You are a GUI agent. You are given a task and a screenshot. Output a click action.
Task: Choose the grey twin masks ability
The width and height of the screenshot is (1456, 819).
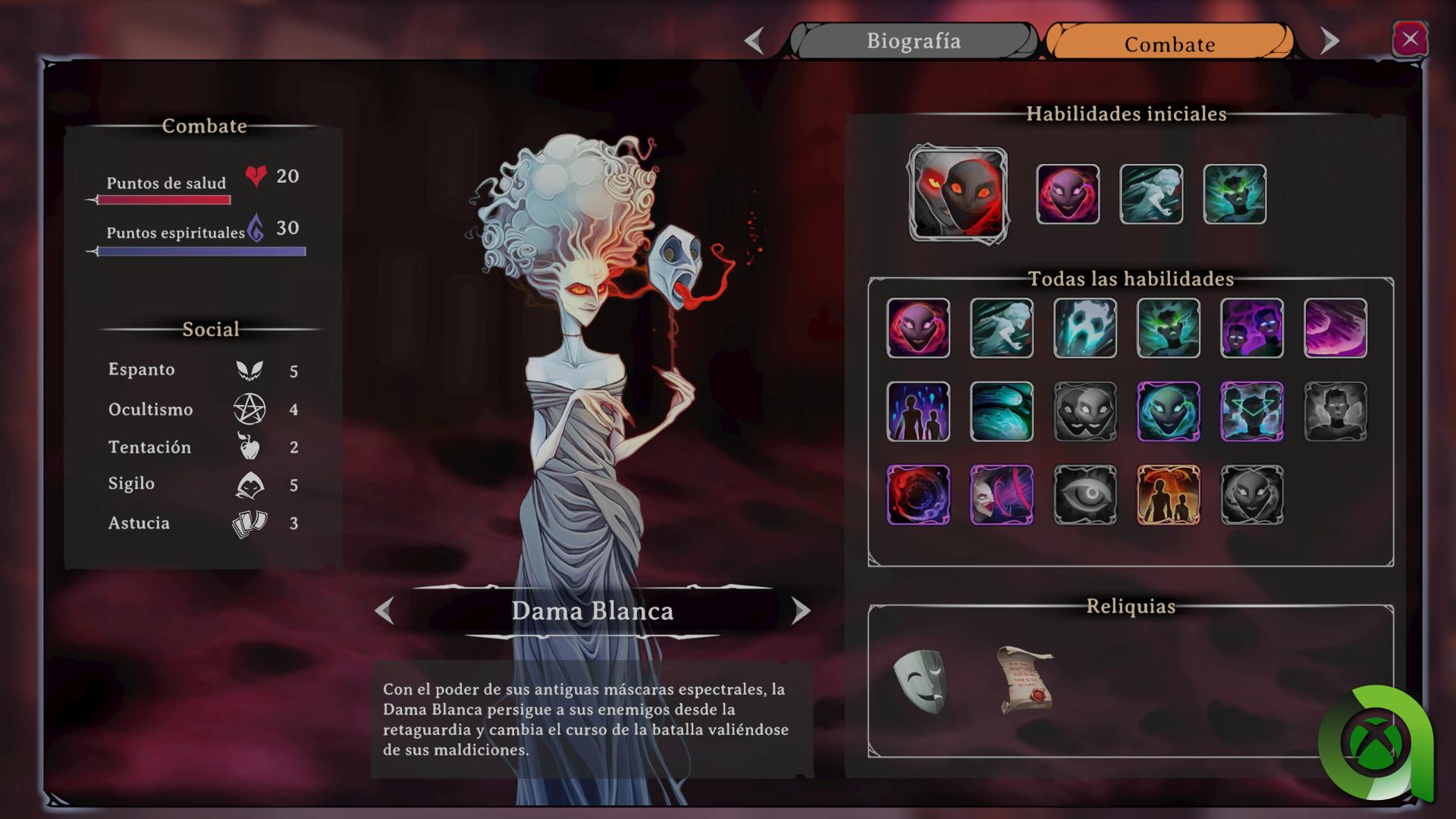(x=1084, y=412)
